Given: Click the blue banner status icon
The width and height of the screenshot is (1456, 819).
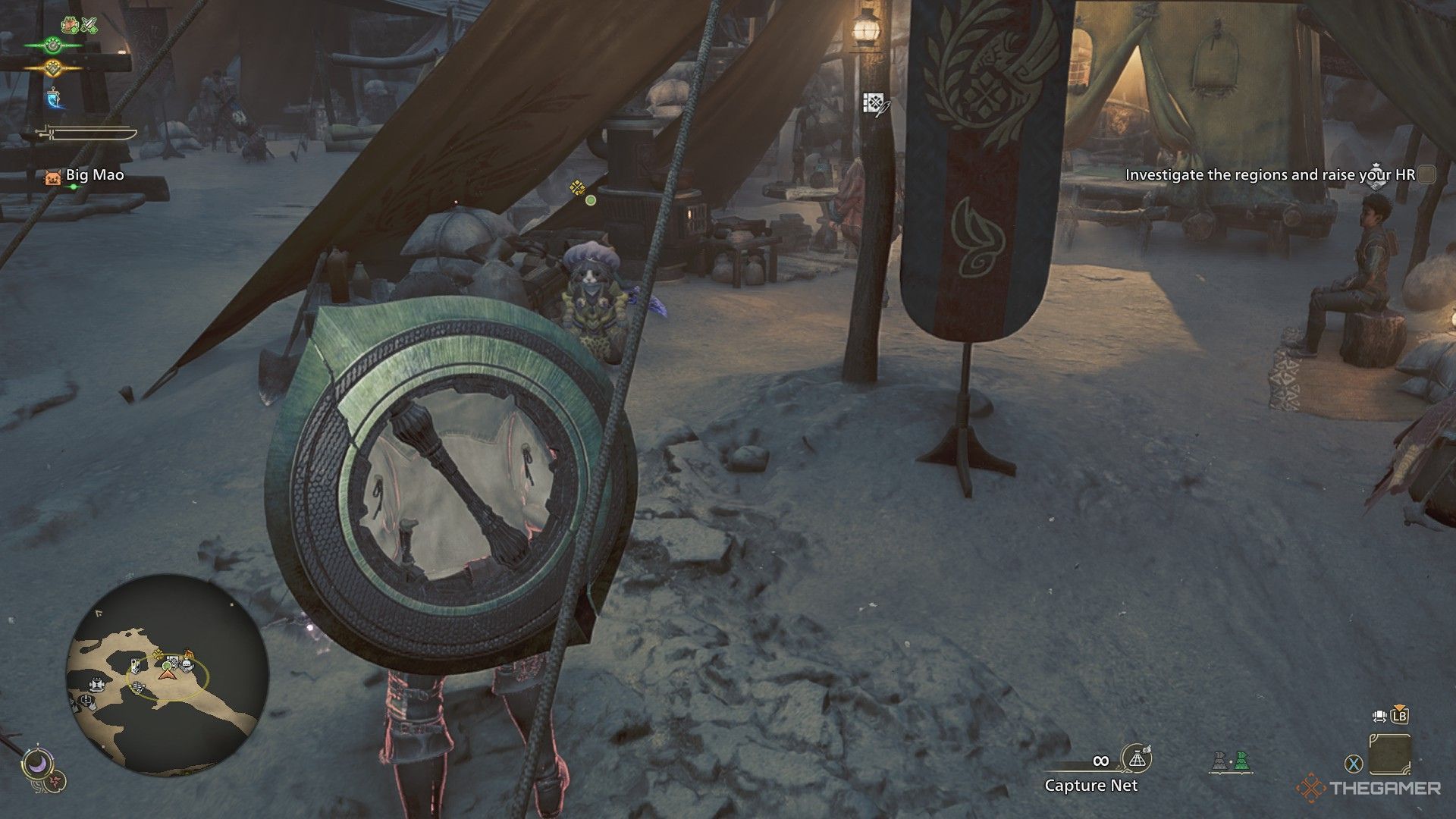Looking at the screenshot, I should [53, 98].
